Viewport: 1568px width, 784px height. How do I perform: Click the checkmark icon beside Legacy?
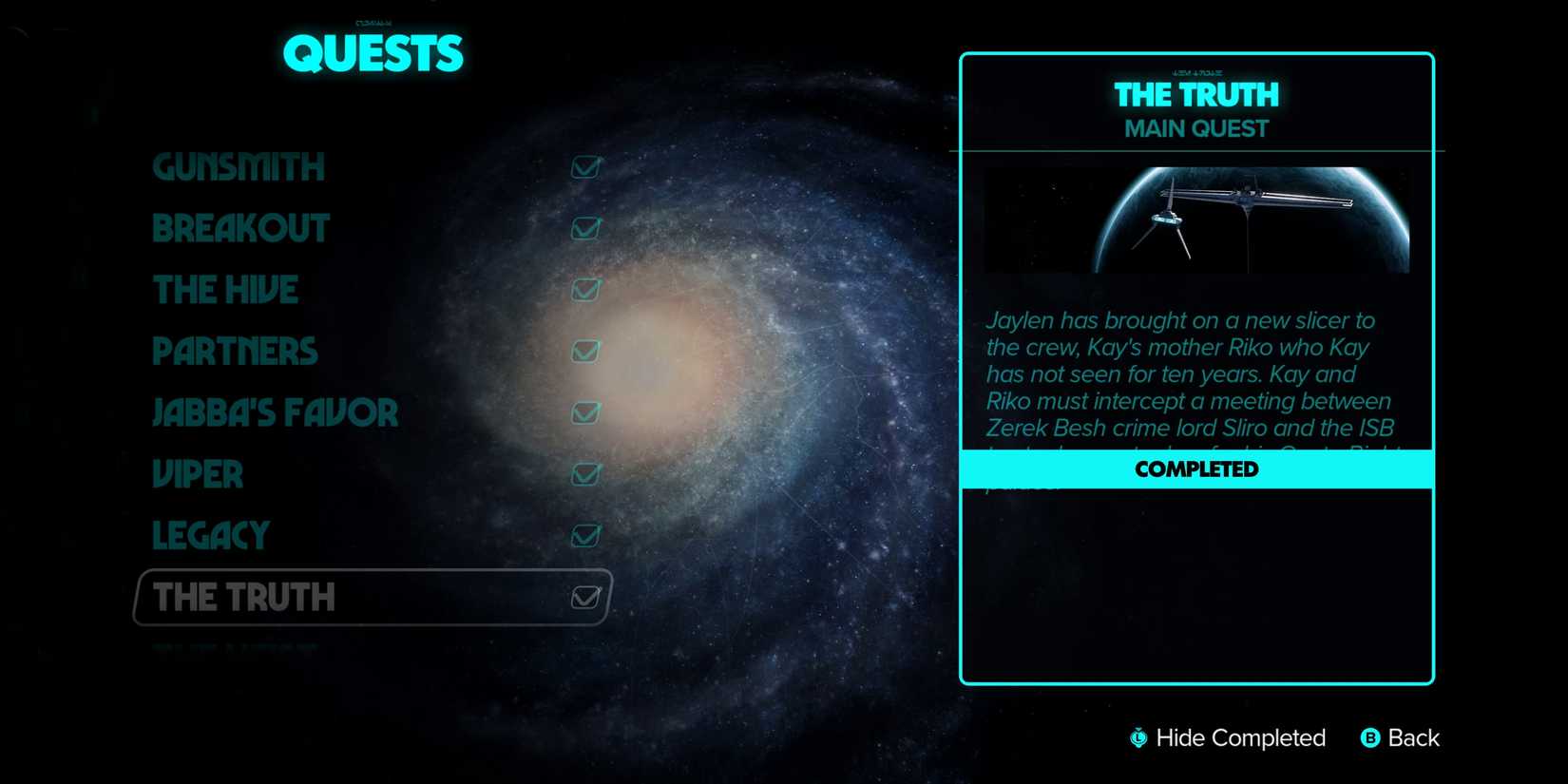pos(584,536)
